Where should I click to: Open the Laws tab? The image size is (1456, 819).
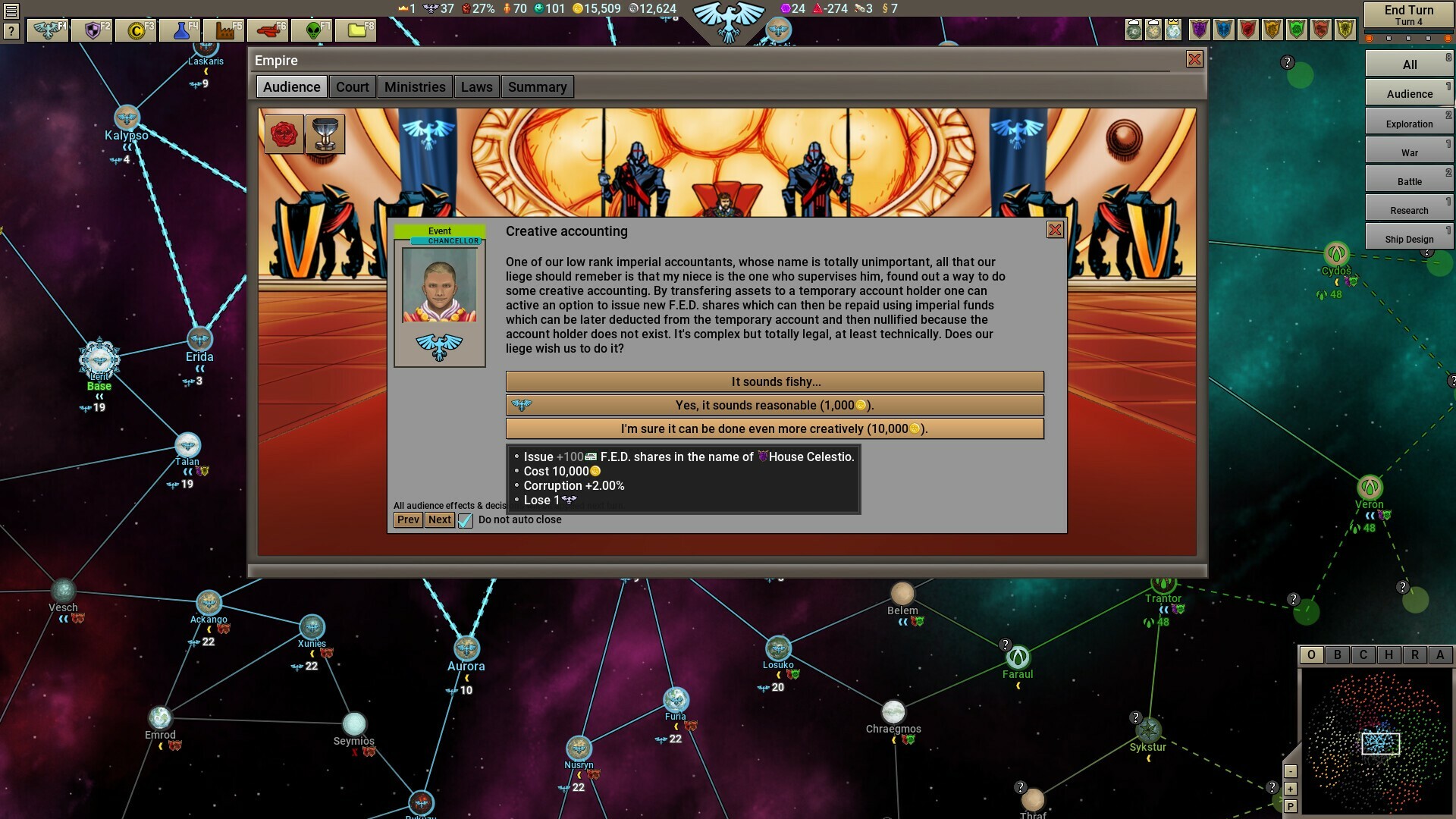tap(477, 86)
